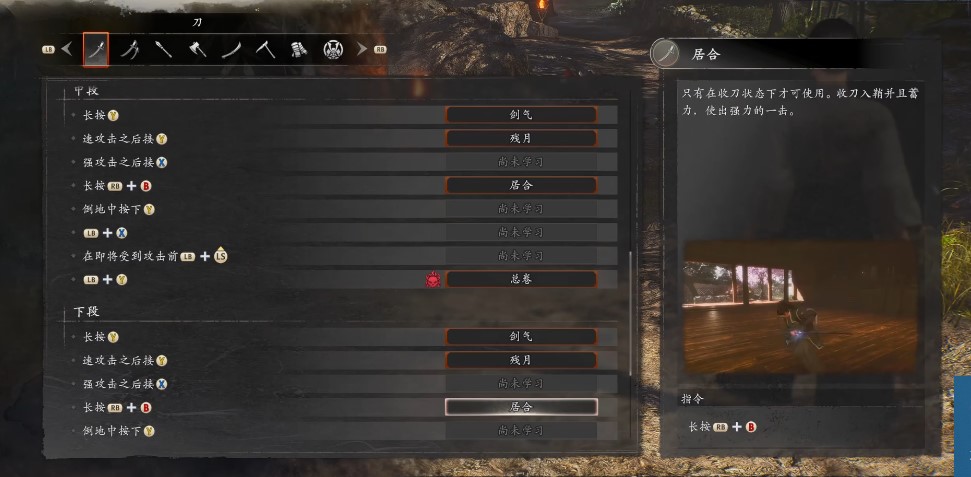Click the left arrow beside weapon tabs
This screenshot has width=971, height=477.
pos(67,48)
